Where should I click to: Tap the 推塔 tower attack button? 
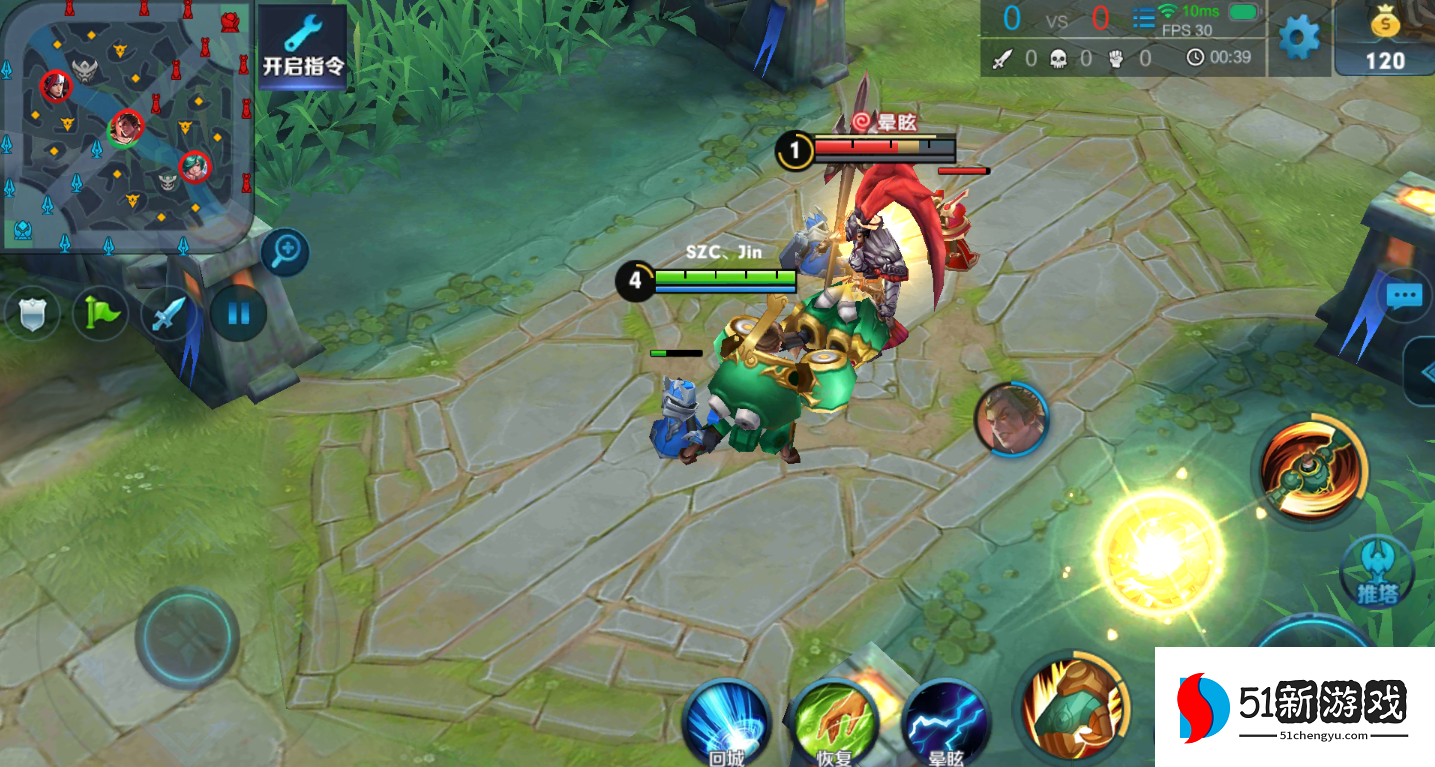click(1378, 572)
